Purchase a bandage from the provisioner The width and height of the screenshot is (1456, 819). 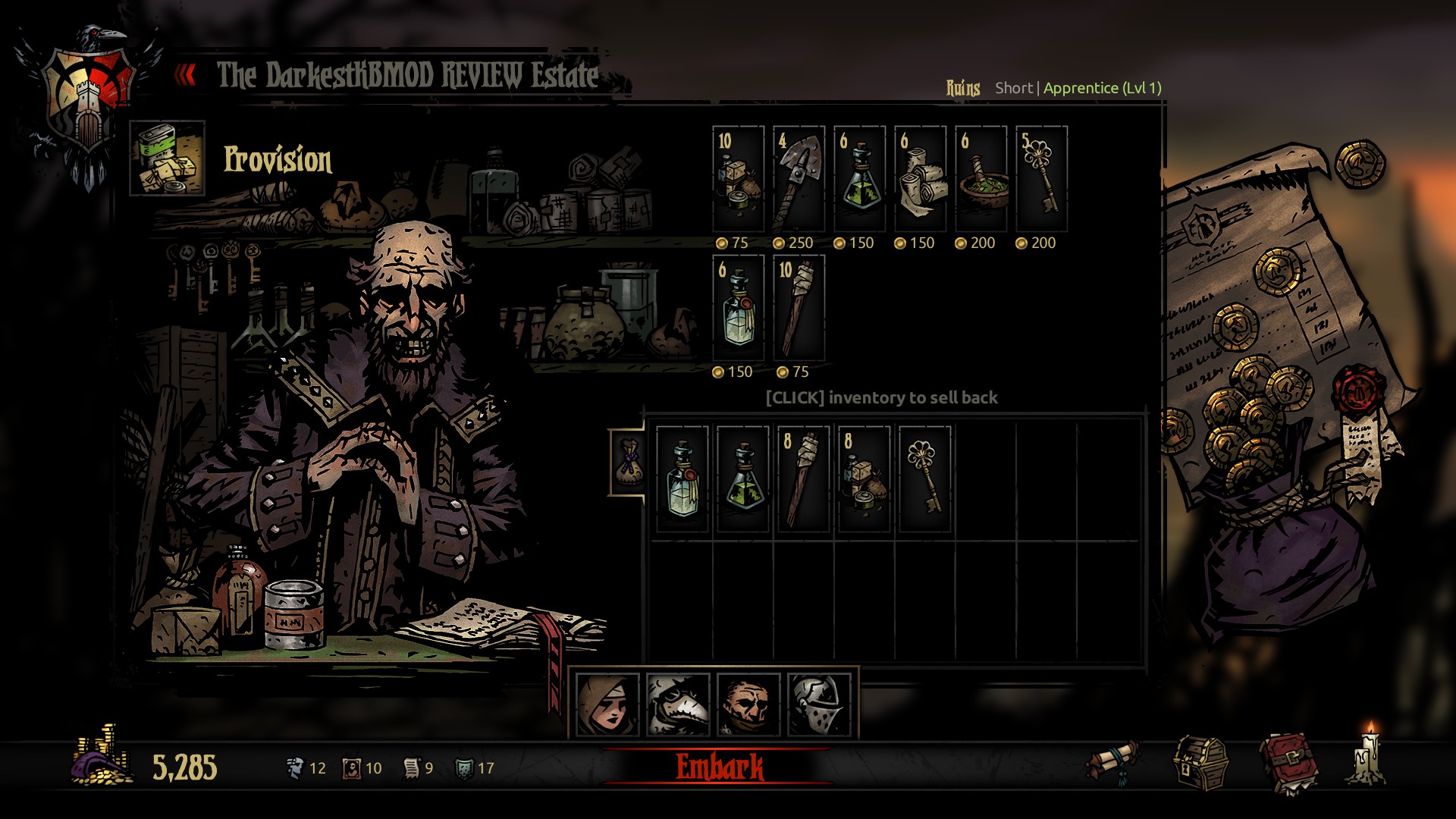point(920,179)
